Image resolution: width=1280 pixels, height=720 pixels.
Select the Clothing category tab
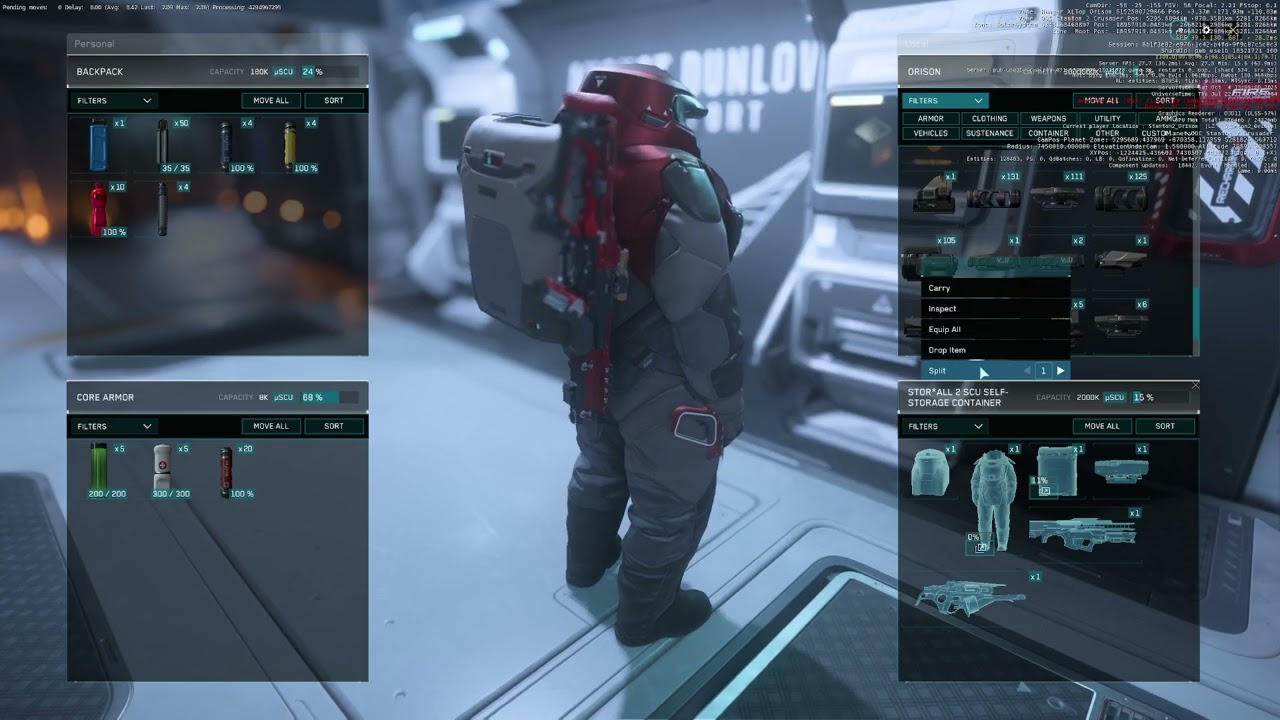989,119
